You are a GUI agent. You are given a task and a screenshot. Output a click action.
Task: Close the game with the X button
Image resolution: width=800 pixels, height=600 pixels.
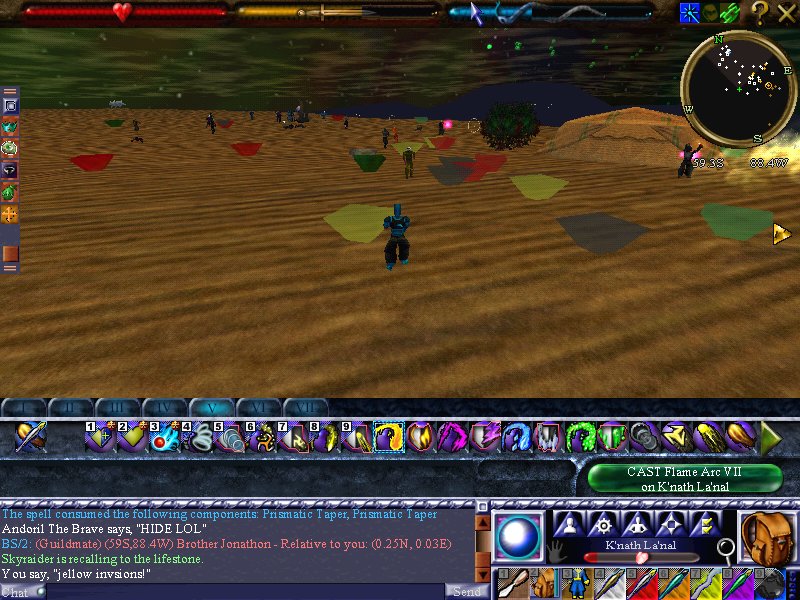click(785, 12)
